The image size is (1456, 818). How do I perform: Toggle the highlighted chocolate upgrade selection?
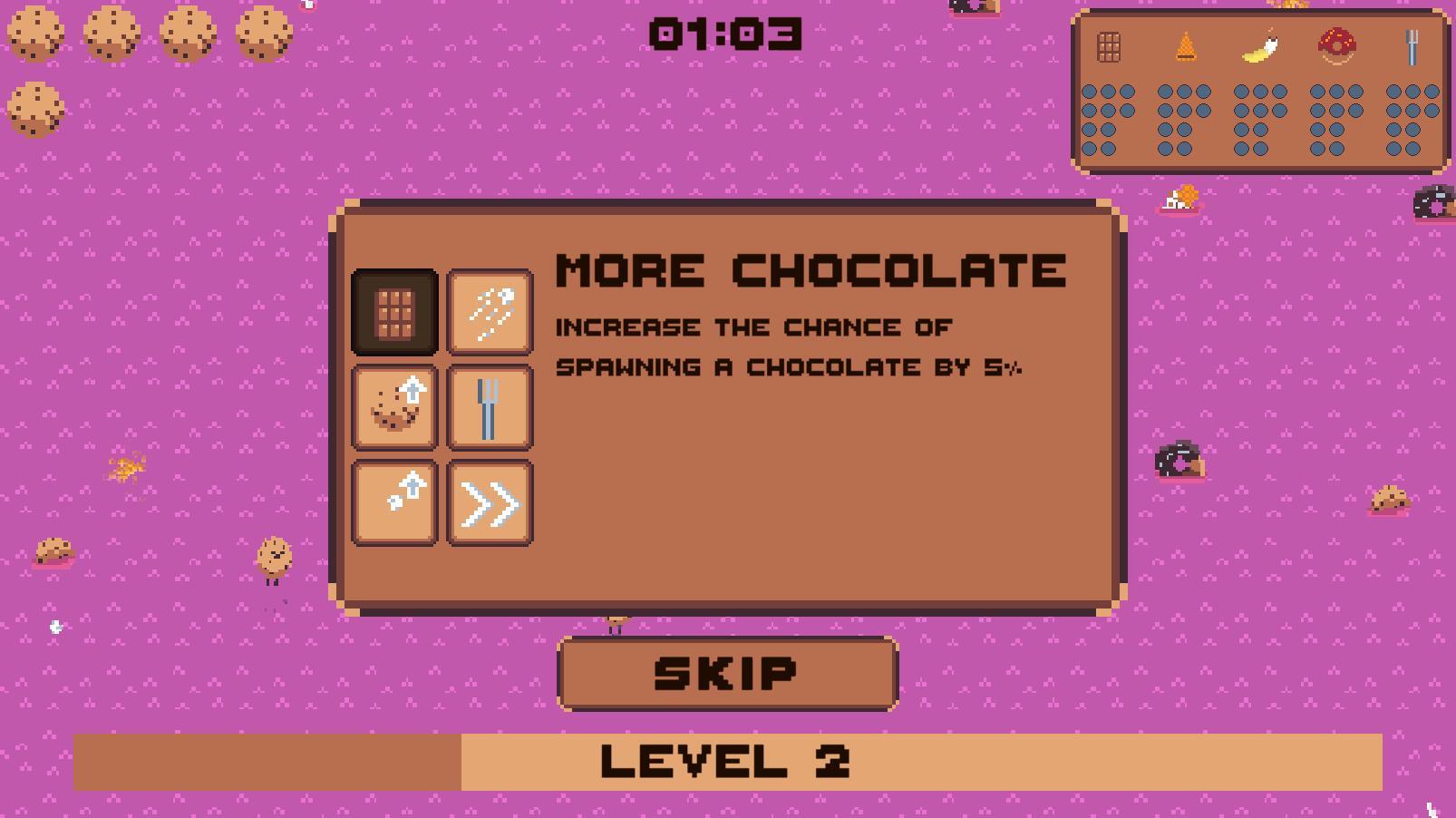coord(394,313)
